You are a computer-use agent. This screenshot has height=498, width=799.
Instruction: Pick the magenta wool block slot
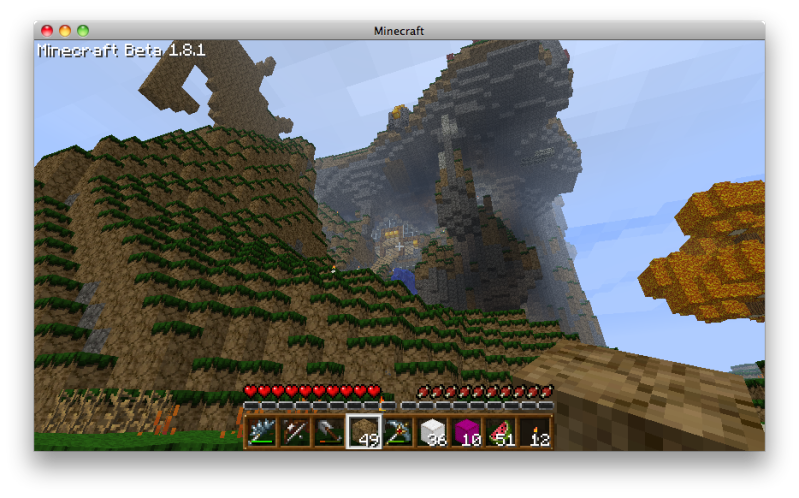(465, 432)
